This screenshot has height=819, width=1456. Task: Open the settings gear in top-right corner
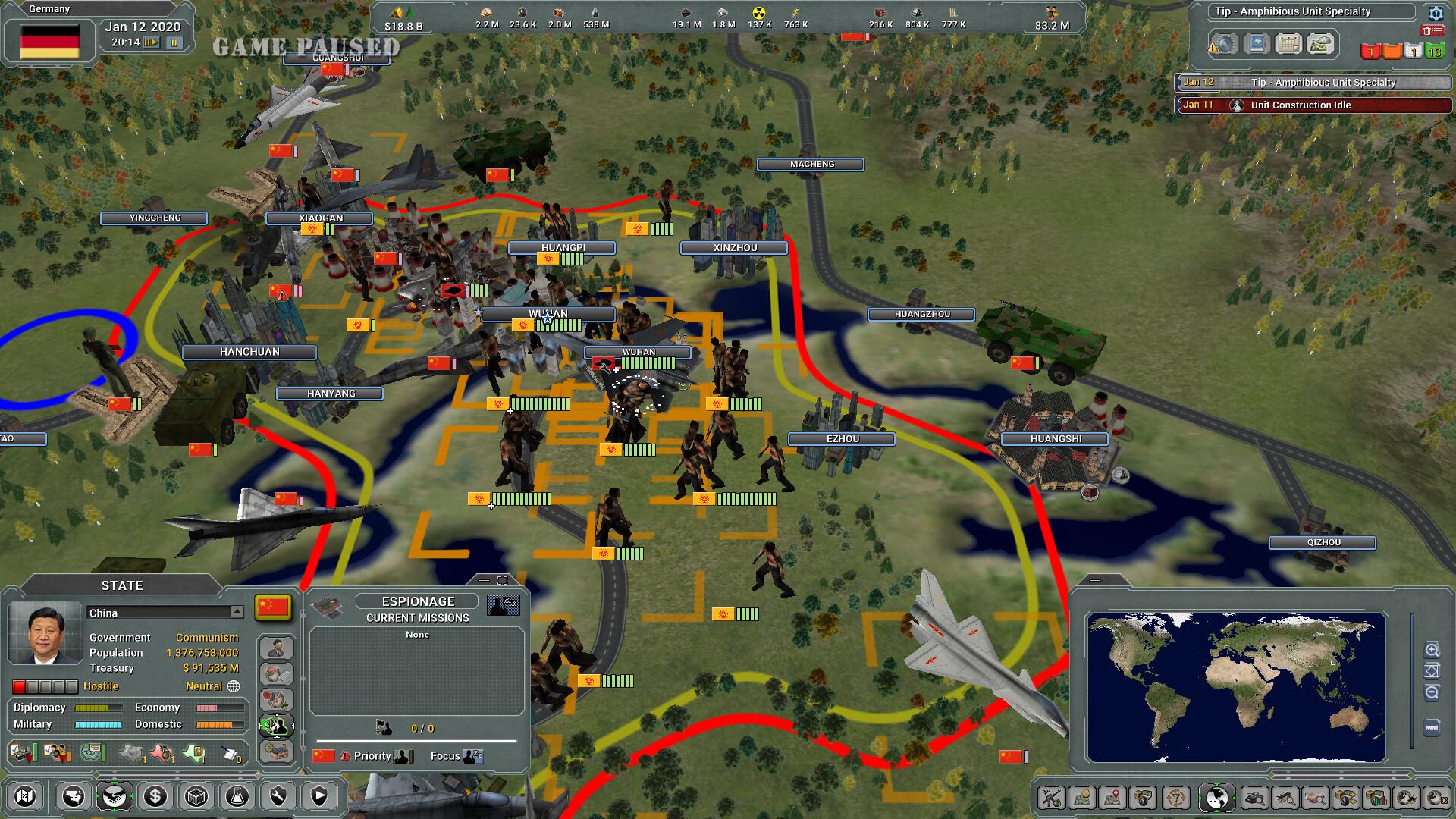pyautogui.click(x=1436, y=13)
